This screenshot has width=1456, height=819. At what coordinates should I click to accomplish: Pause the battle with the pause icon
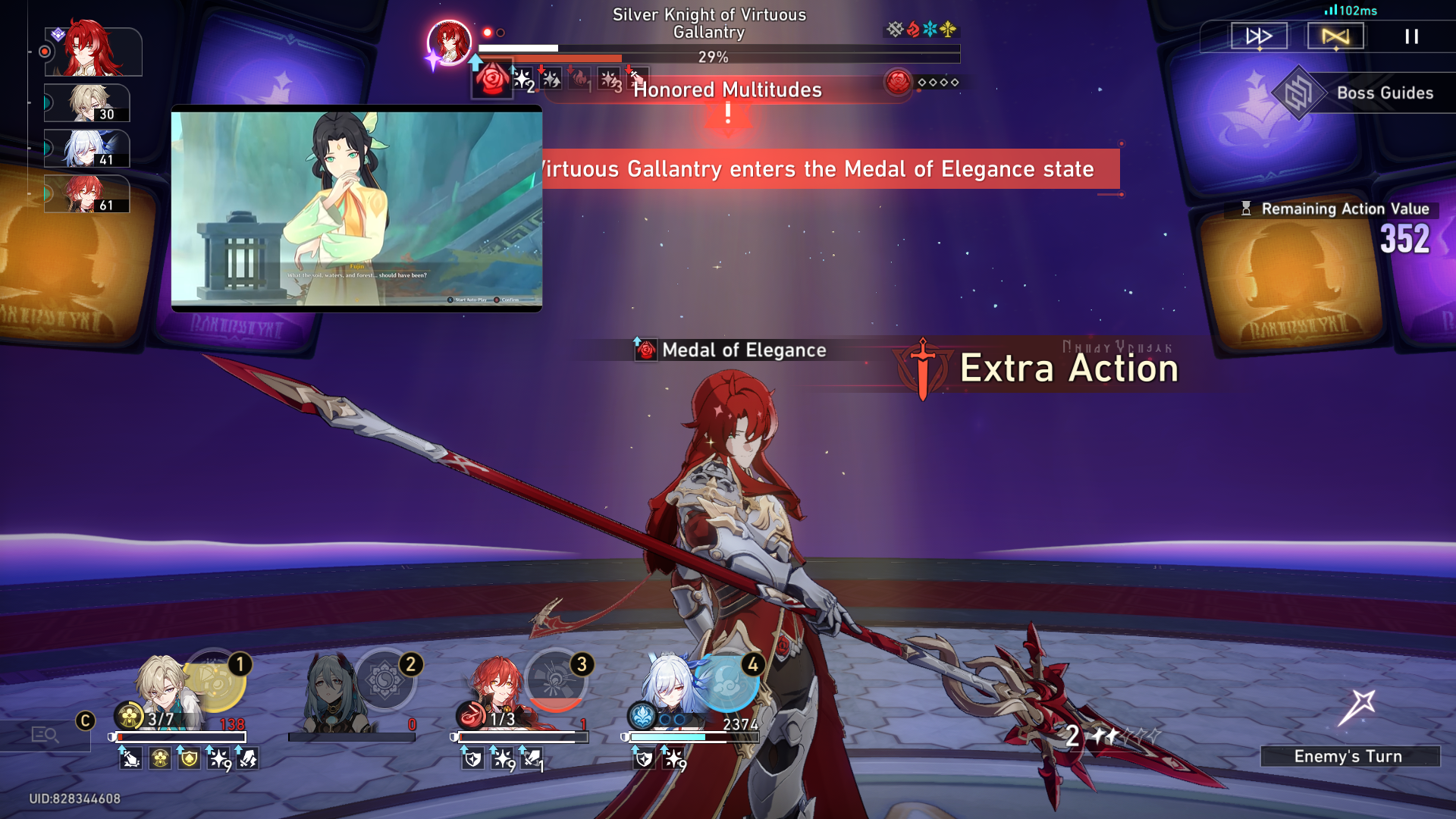coord(1412,37)
